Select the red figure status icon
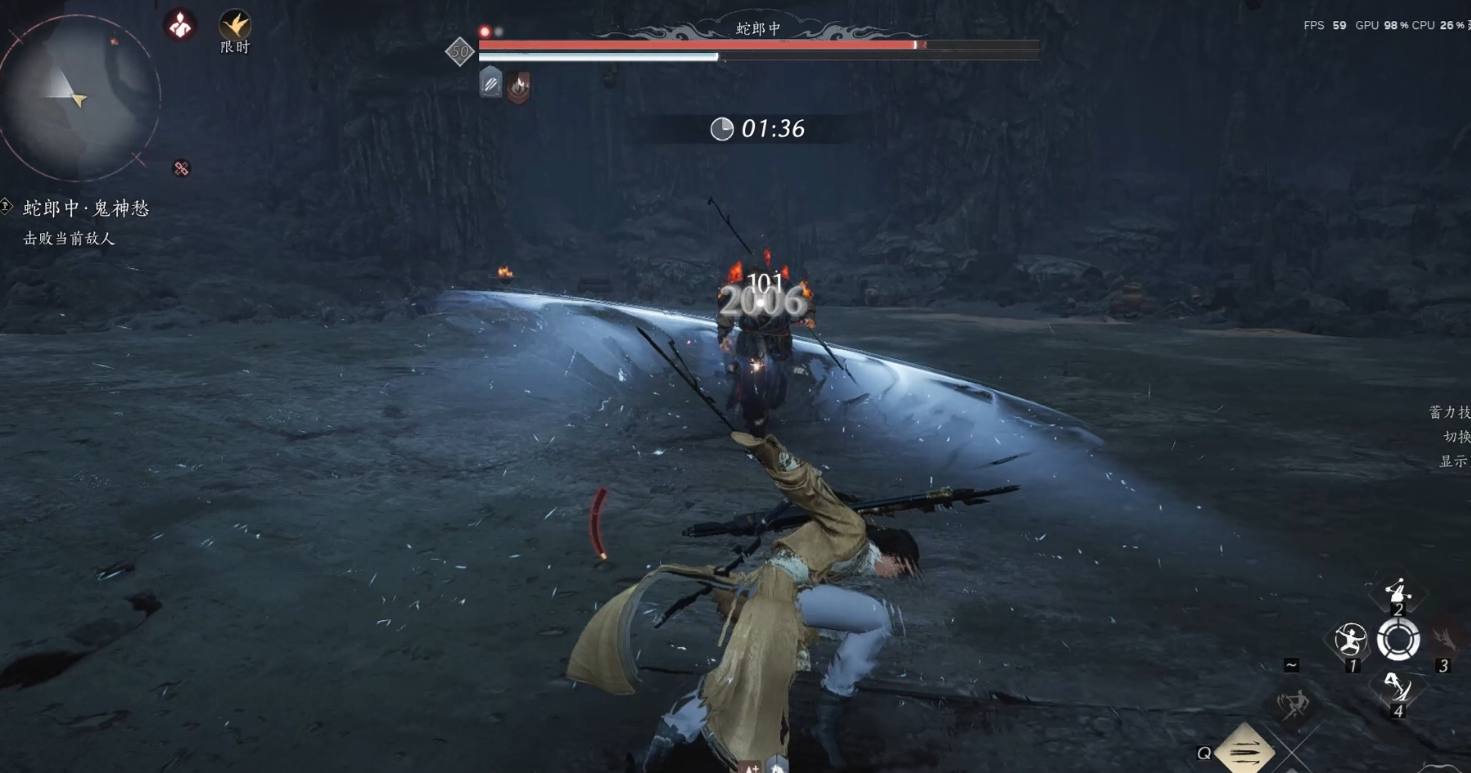Image resolution: width=1471 pixels, height=773 pixels. 180,26
